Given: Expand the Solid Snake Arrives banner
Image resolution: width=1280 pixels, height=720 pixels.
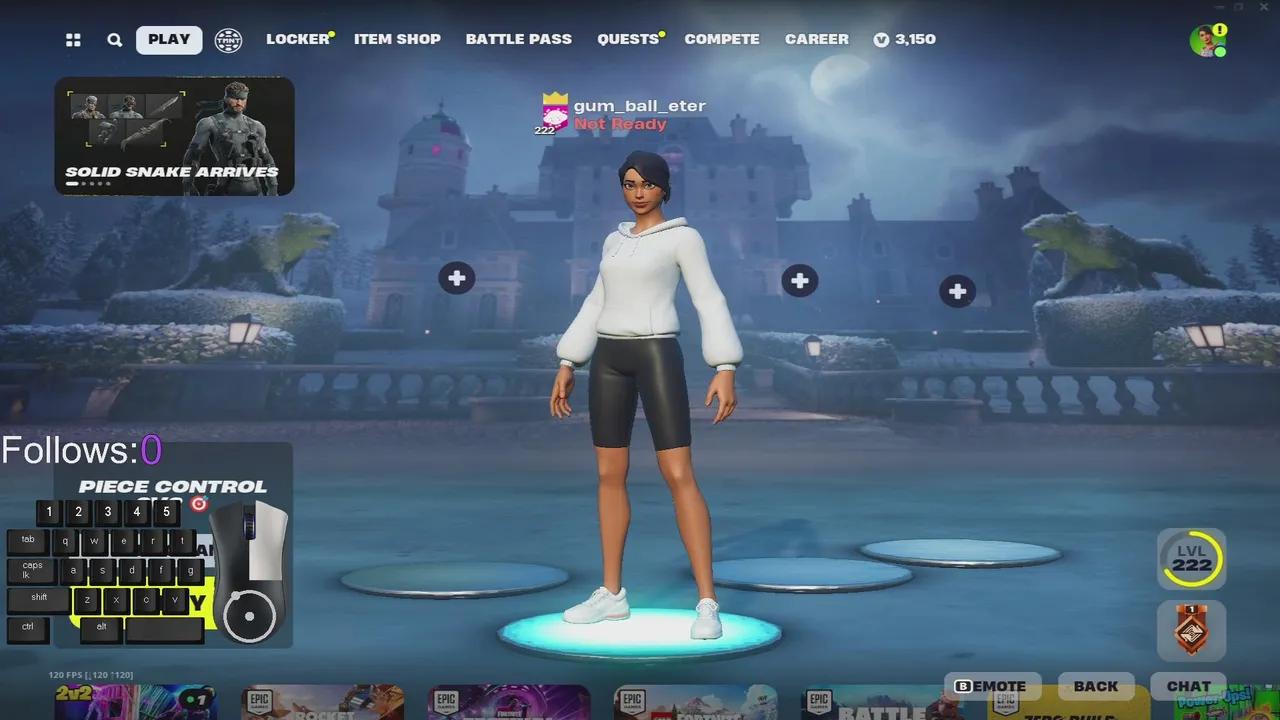Looking at the screenshot, I should click(x=175, y=135).
